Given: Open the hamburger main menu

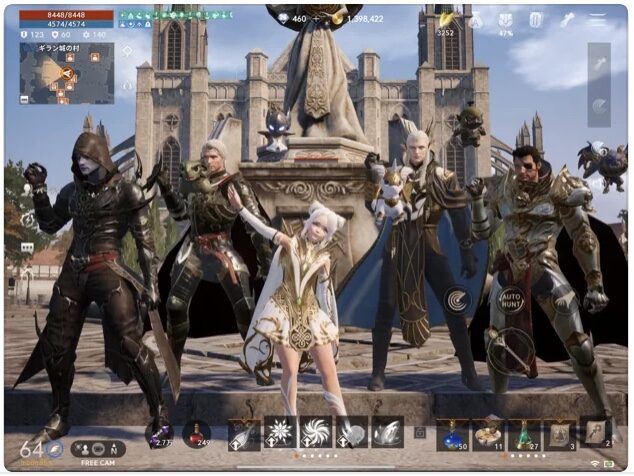Looking at the screenshot, I should pyautogui.click(x=598, y=19).
